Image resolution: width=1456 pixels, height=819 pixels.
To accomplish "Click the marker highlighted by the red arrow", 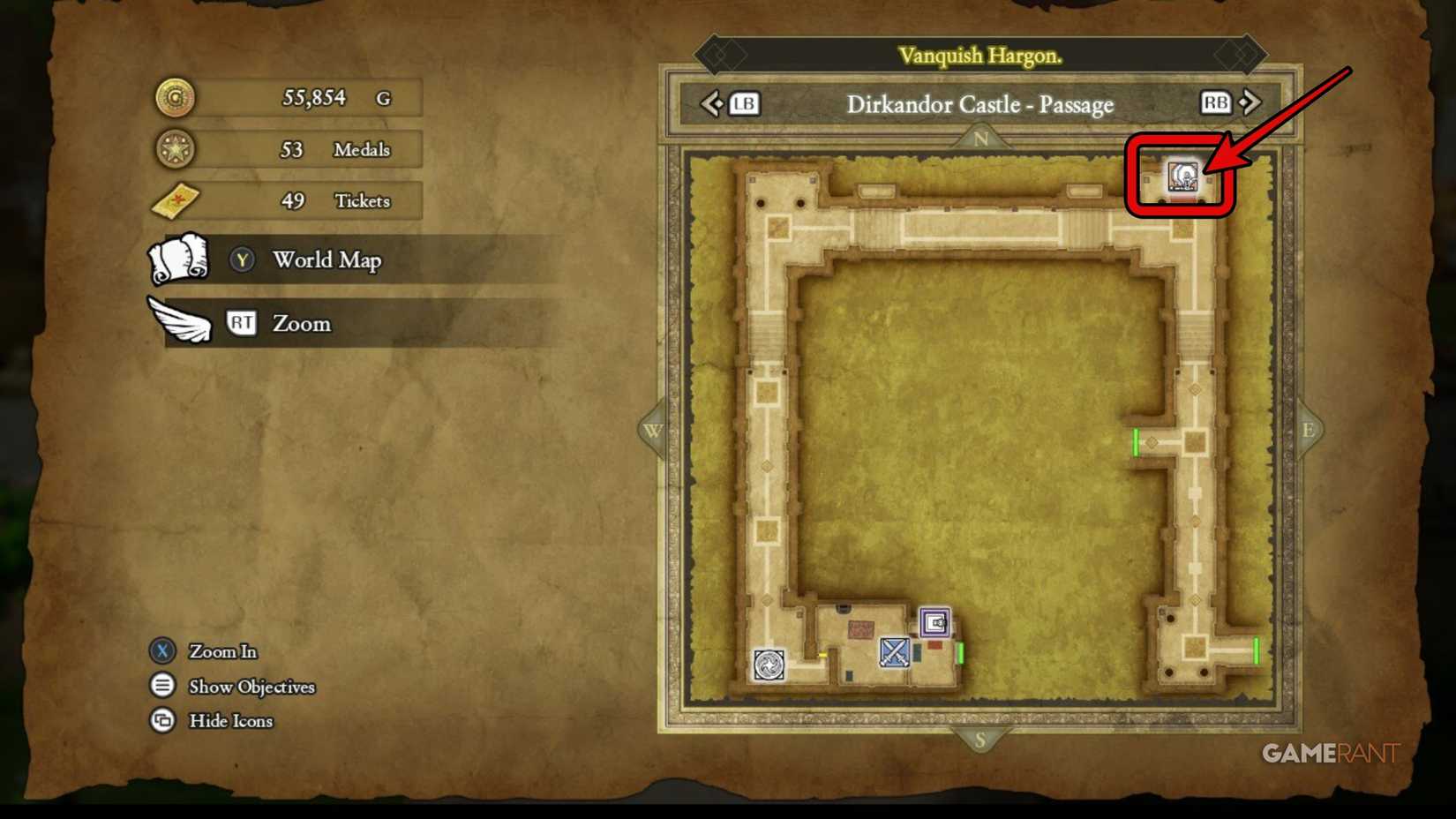I will 1182,177.
